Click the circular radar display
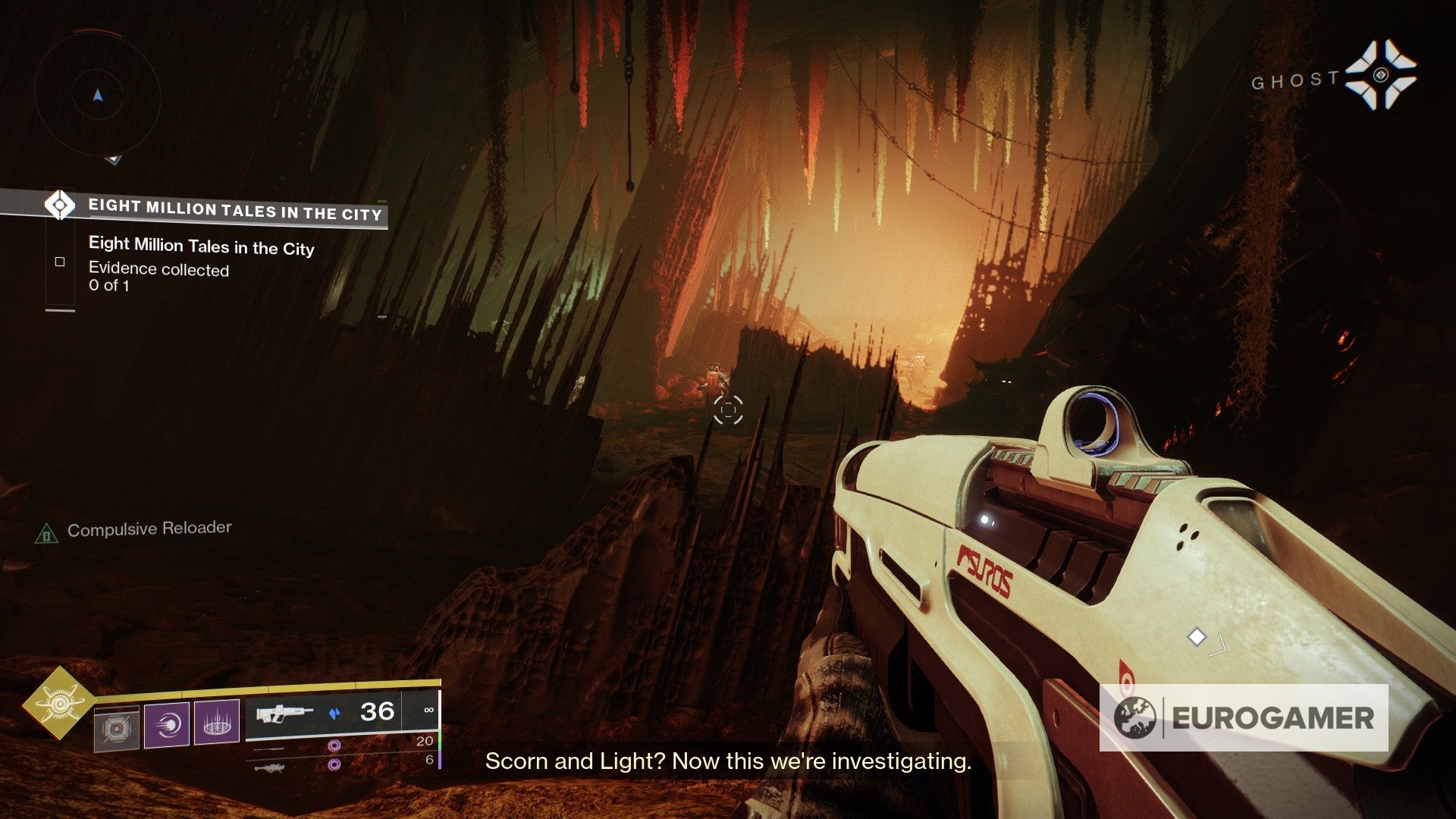Screen dimensions: 1456x819 [x=98, y=96]
